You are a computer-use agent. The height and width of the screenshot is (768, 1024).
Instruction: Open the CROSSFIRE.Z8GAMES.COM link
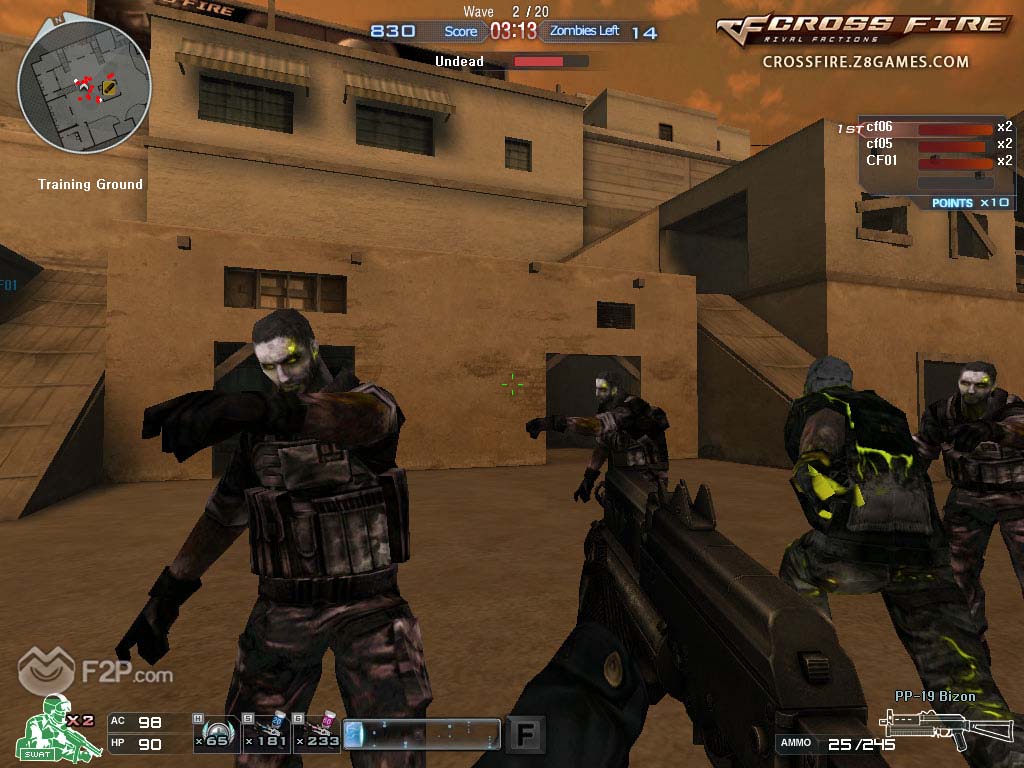point(865,62)
